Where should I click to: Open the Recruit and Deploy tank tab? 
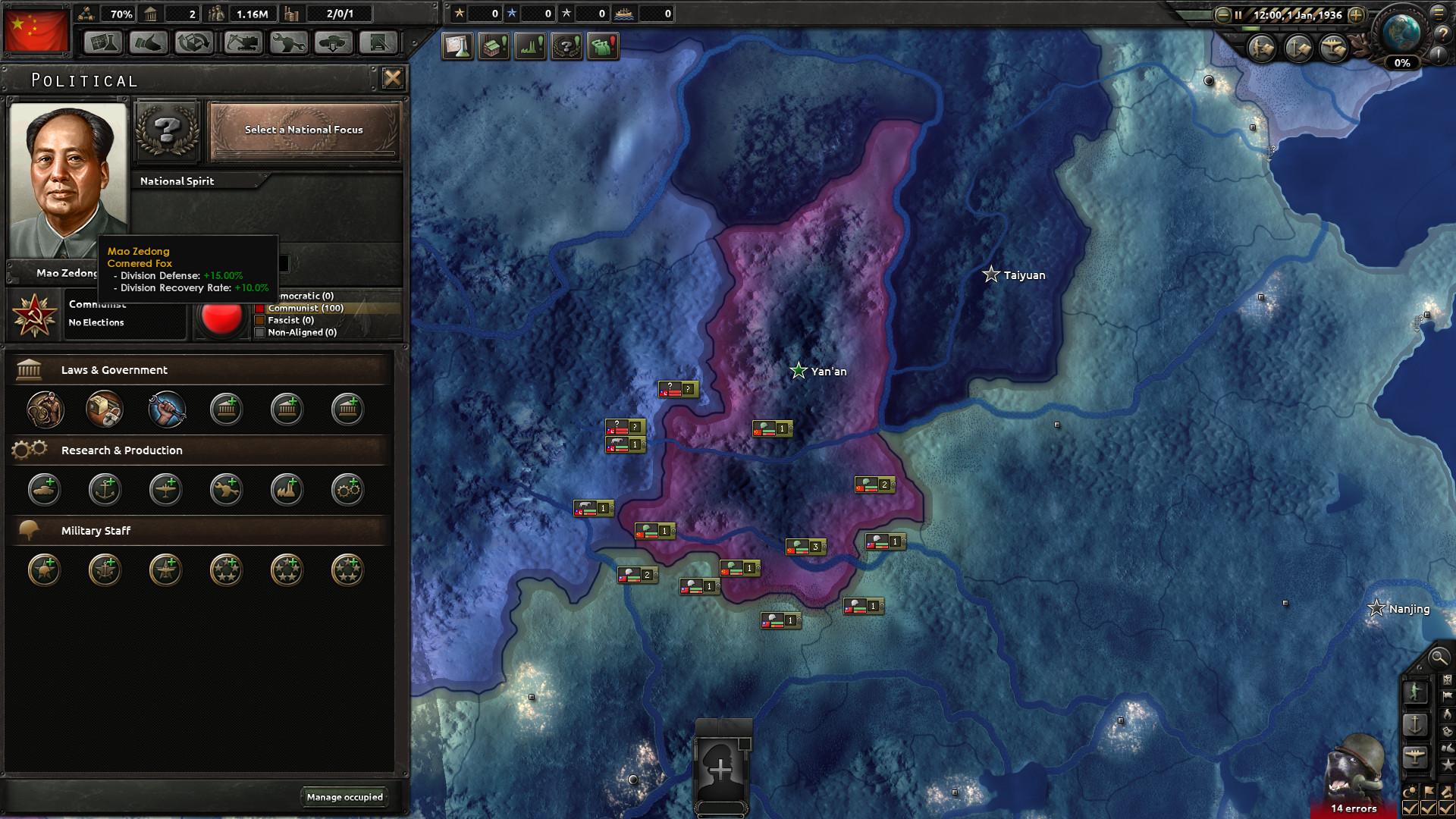(333, 42)
